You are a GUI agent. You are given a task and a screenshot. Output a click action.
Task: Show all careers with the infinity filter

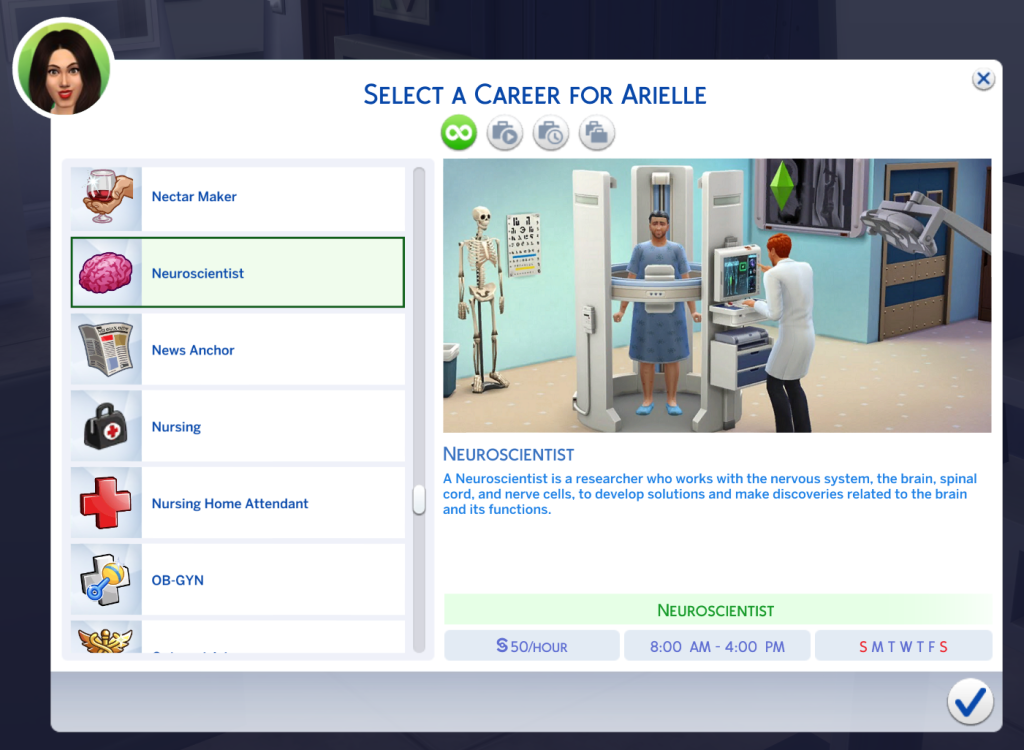click(459, 132)
